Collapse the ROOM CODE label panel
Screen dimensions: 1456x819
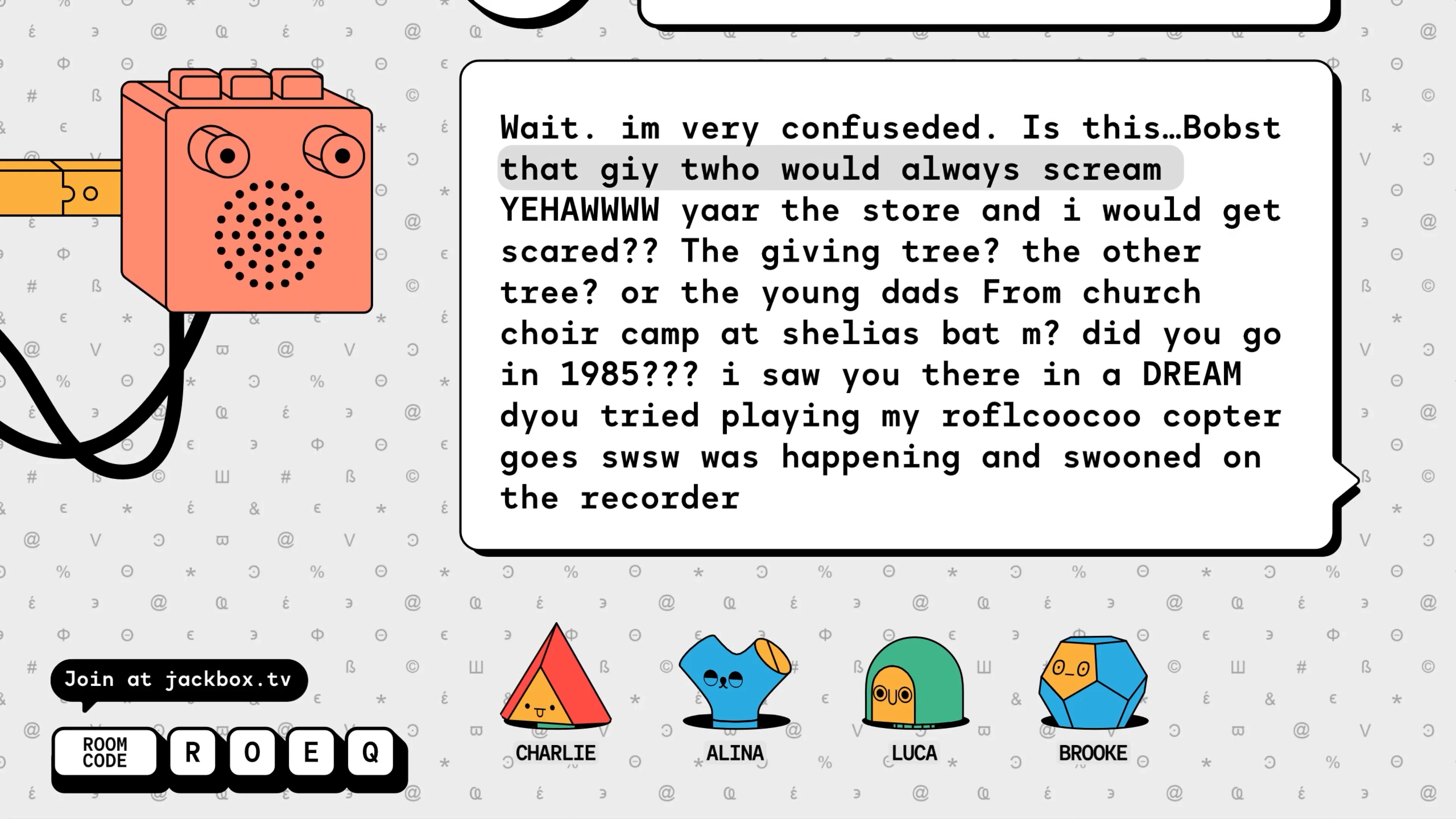[105, 753]
